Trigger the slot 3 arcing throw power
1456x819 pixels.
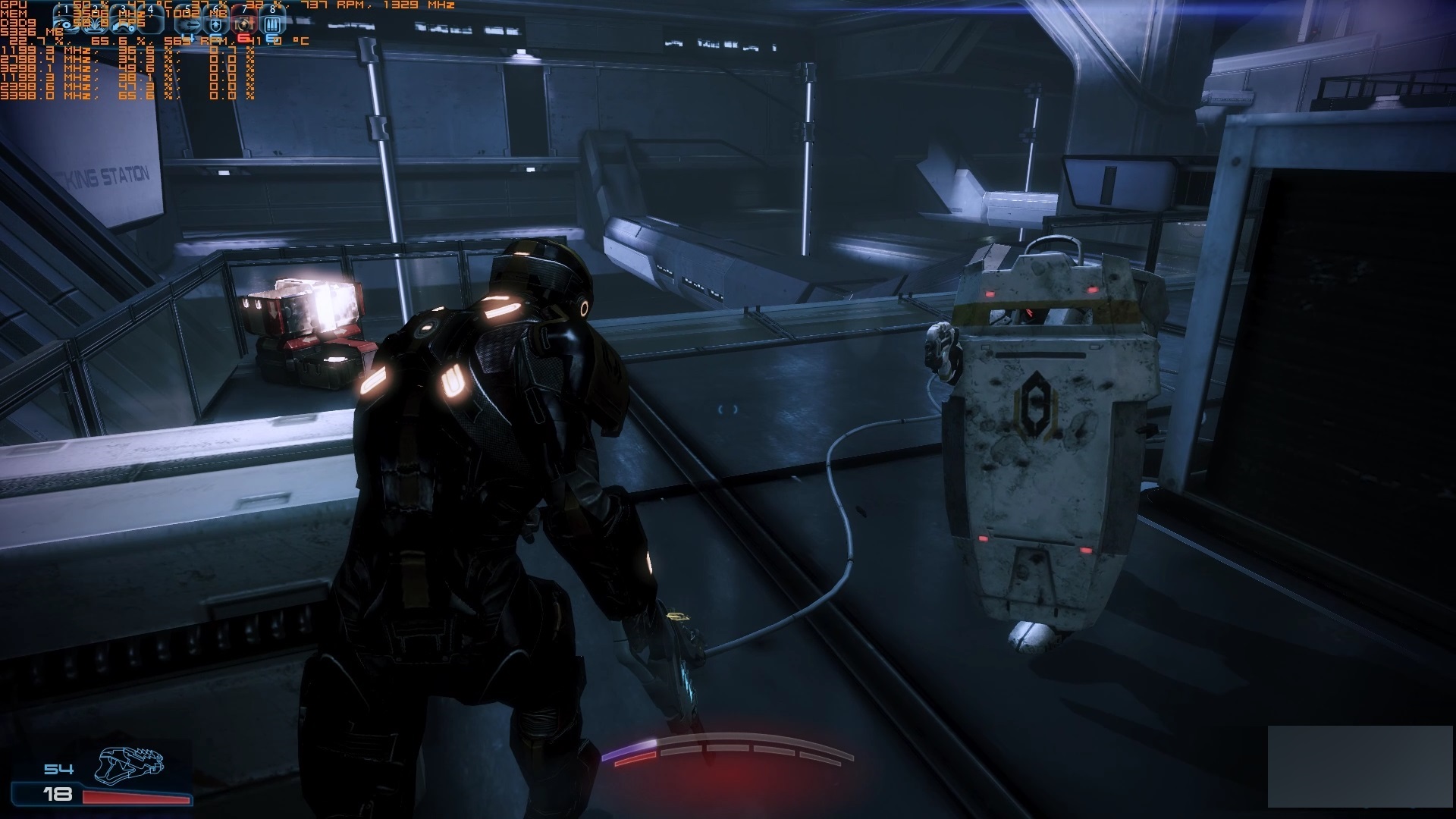coord(124,24)
